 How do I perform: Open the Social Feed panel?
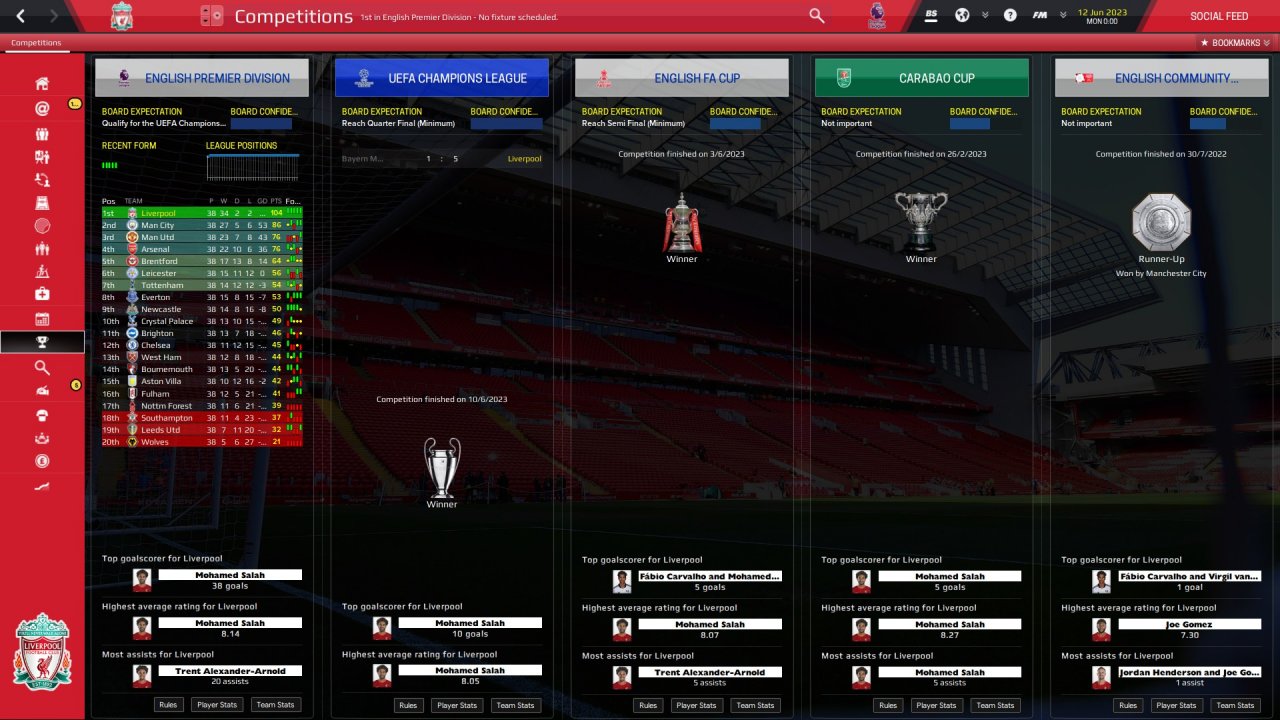point(1218,16)
